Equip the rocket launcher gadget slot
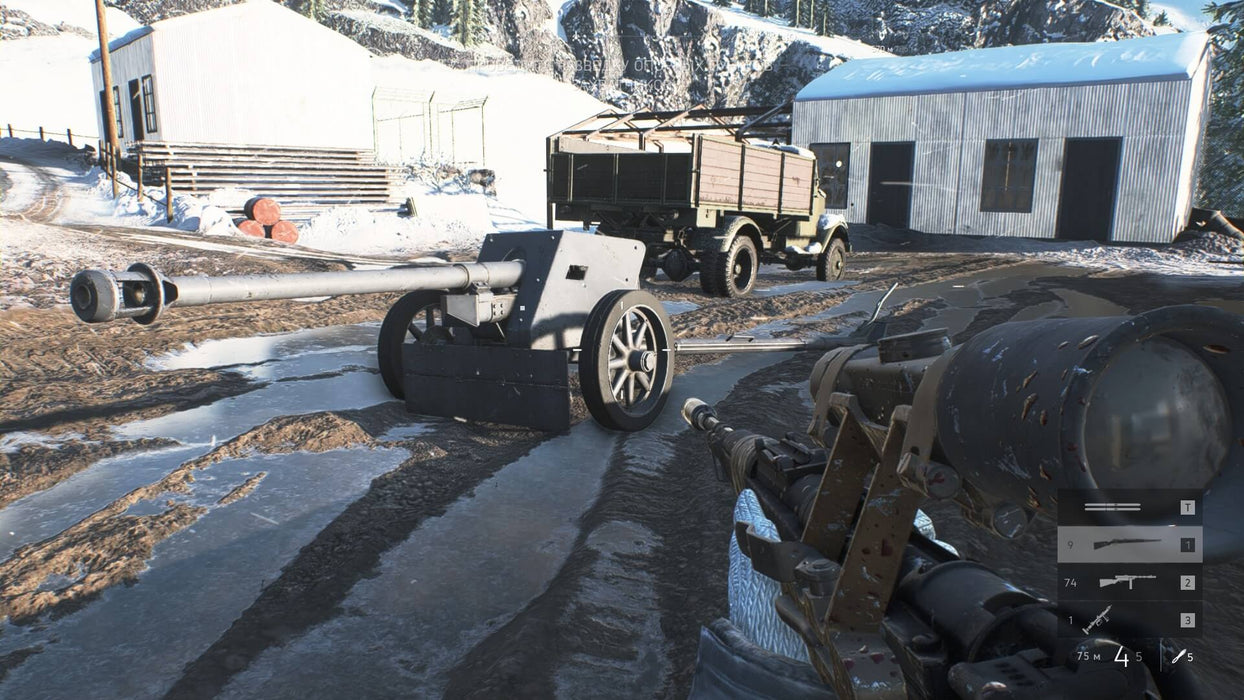 click(x=1098, y=619)
